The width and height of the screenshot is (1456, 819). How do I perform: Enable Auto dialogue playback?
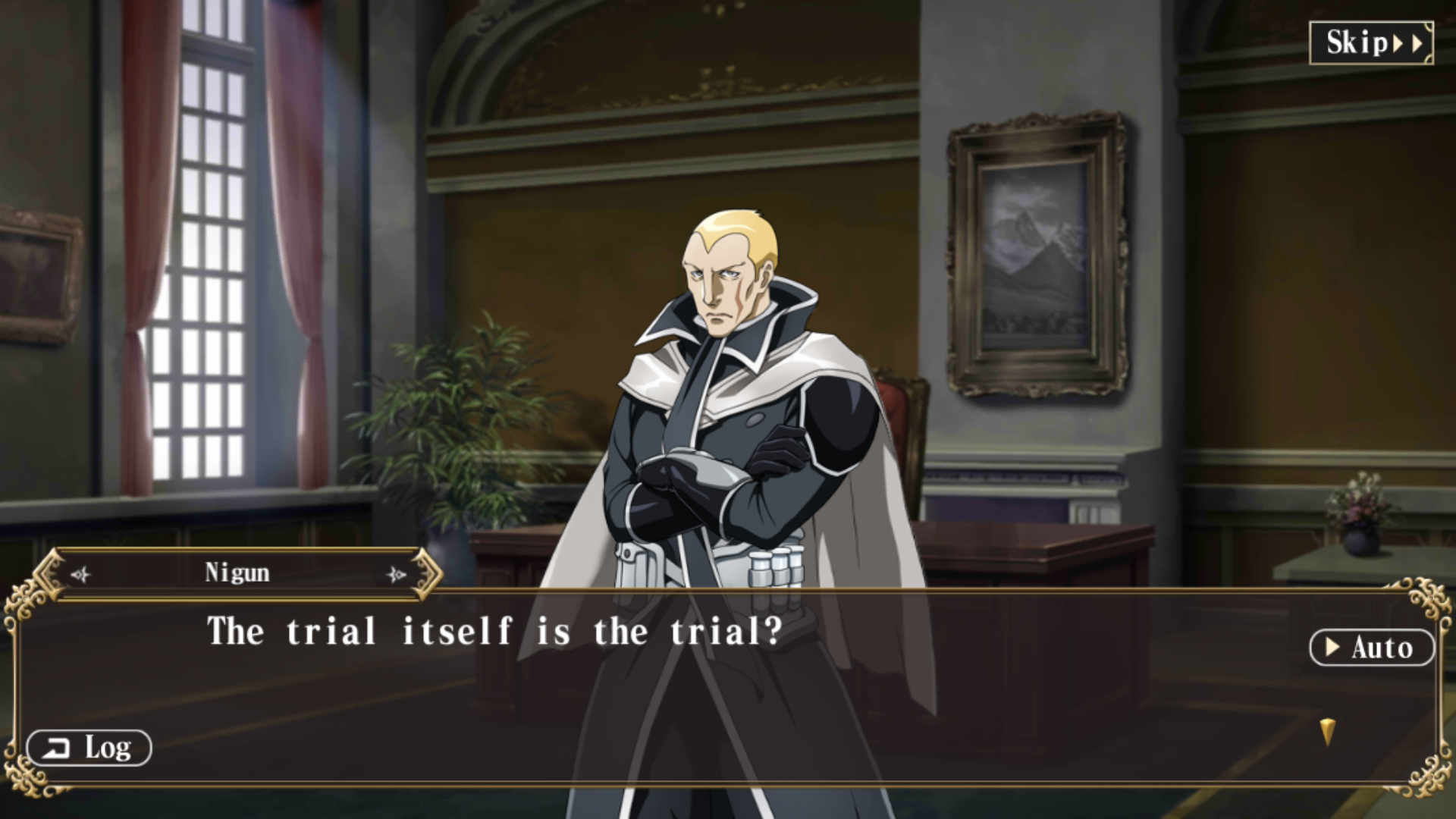click(1371, 648)
